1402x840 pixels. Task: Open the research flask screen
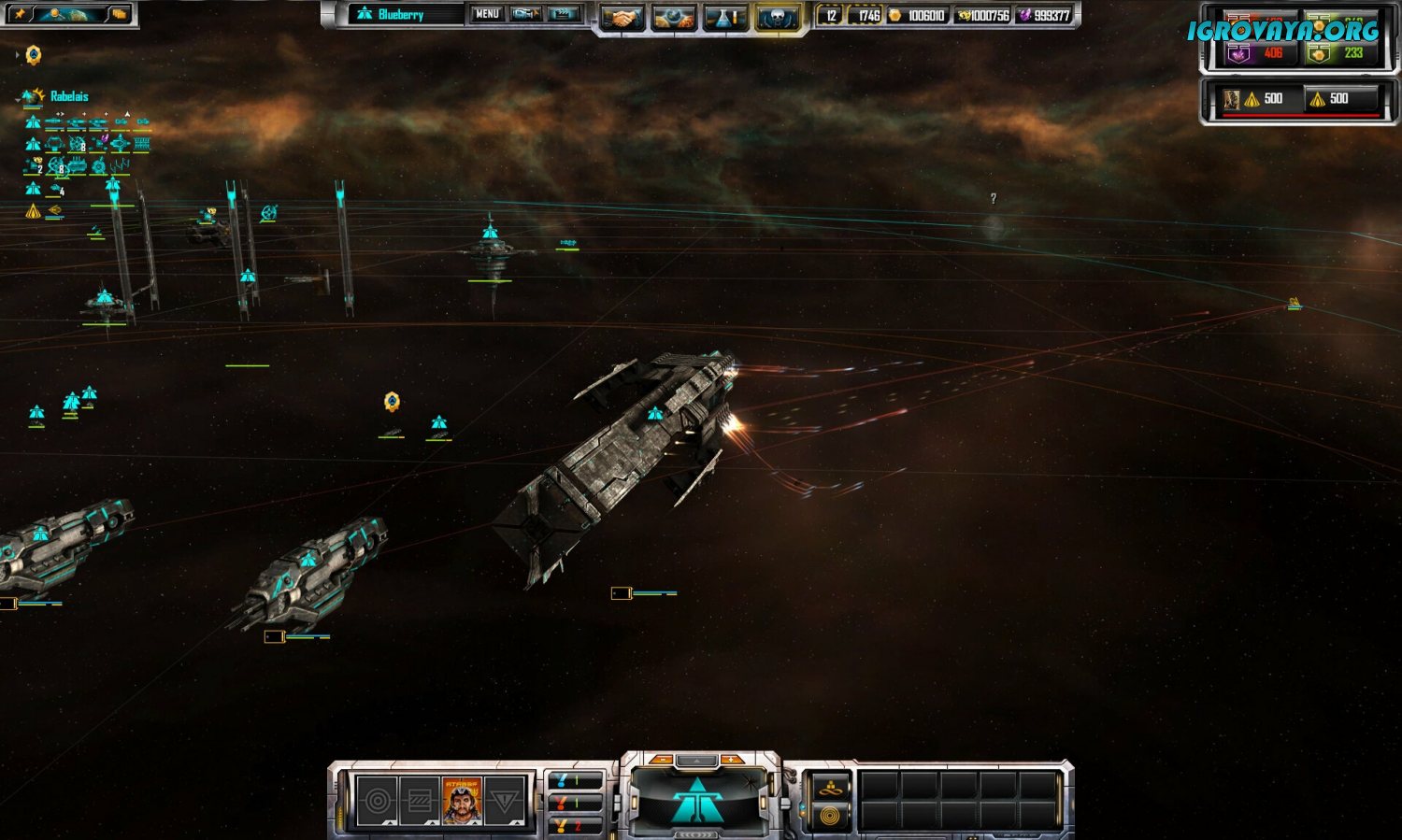pos(724,17)
